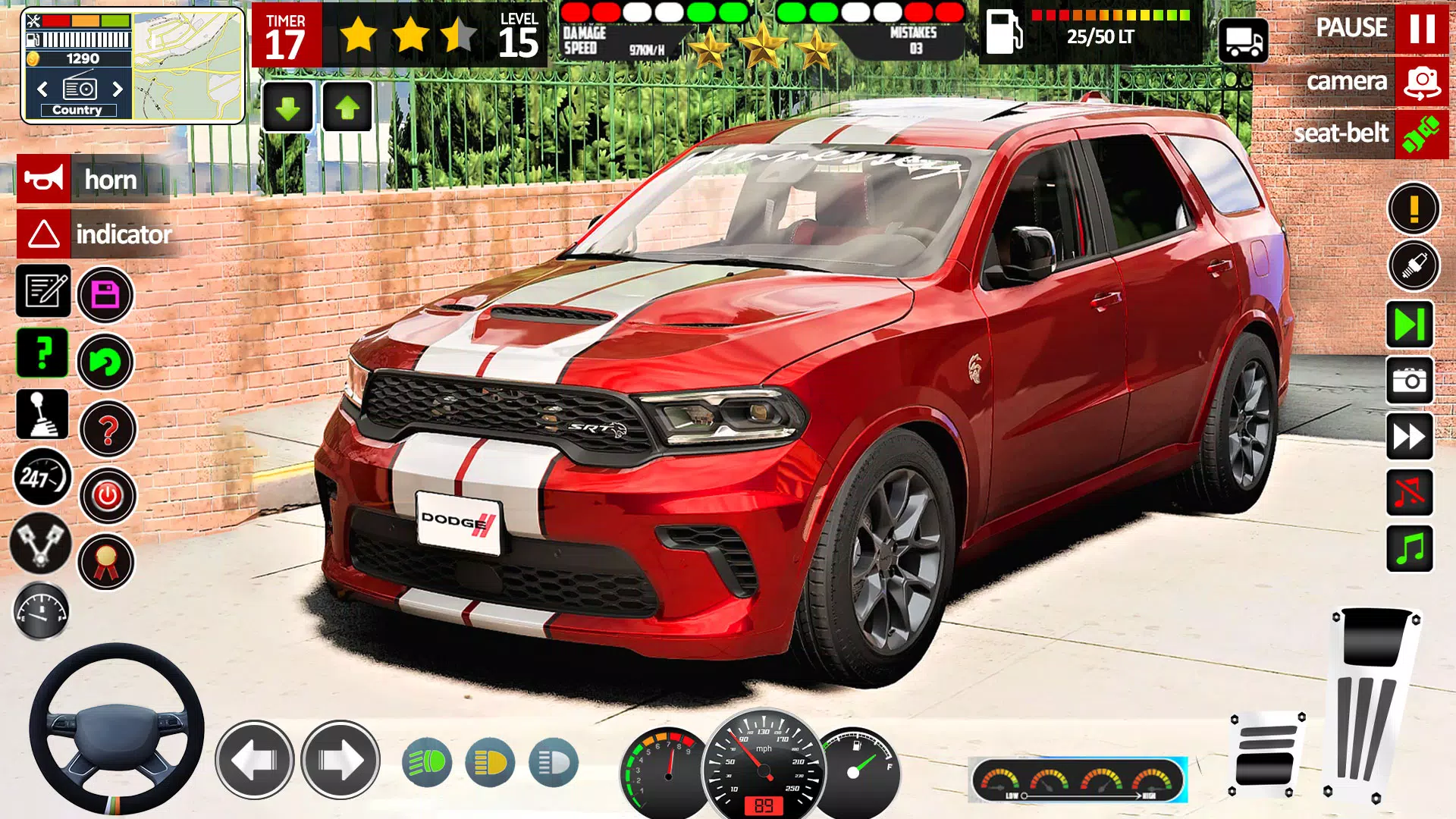The height and width of the screenshot is (819, 1456).
Task: Fasten the seat-belt
Action: [1421, 134]
